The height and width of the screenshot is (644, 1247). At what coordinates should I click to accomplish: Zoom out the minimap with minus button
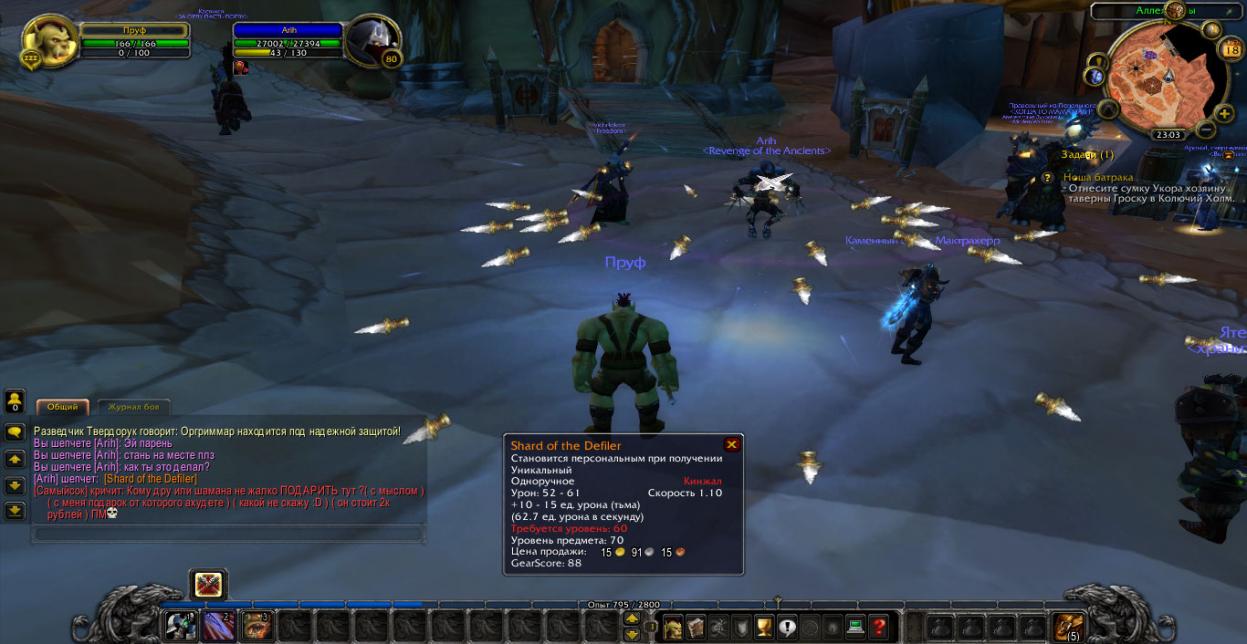click(x=1207, y=129)
